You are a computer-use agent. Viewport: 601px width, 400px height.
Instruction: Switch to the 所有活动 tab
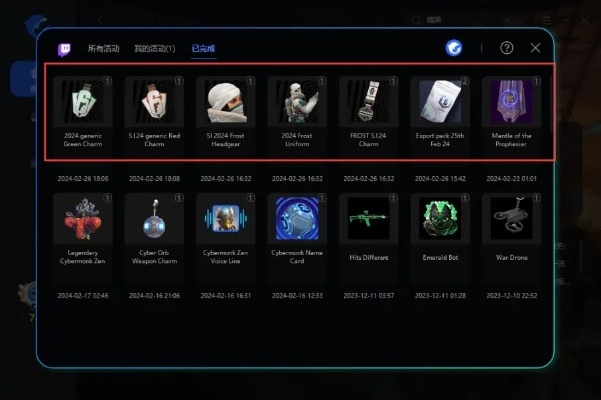coord(102,48)
